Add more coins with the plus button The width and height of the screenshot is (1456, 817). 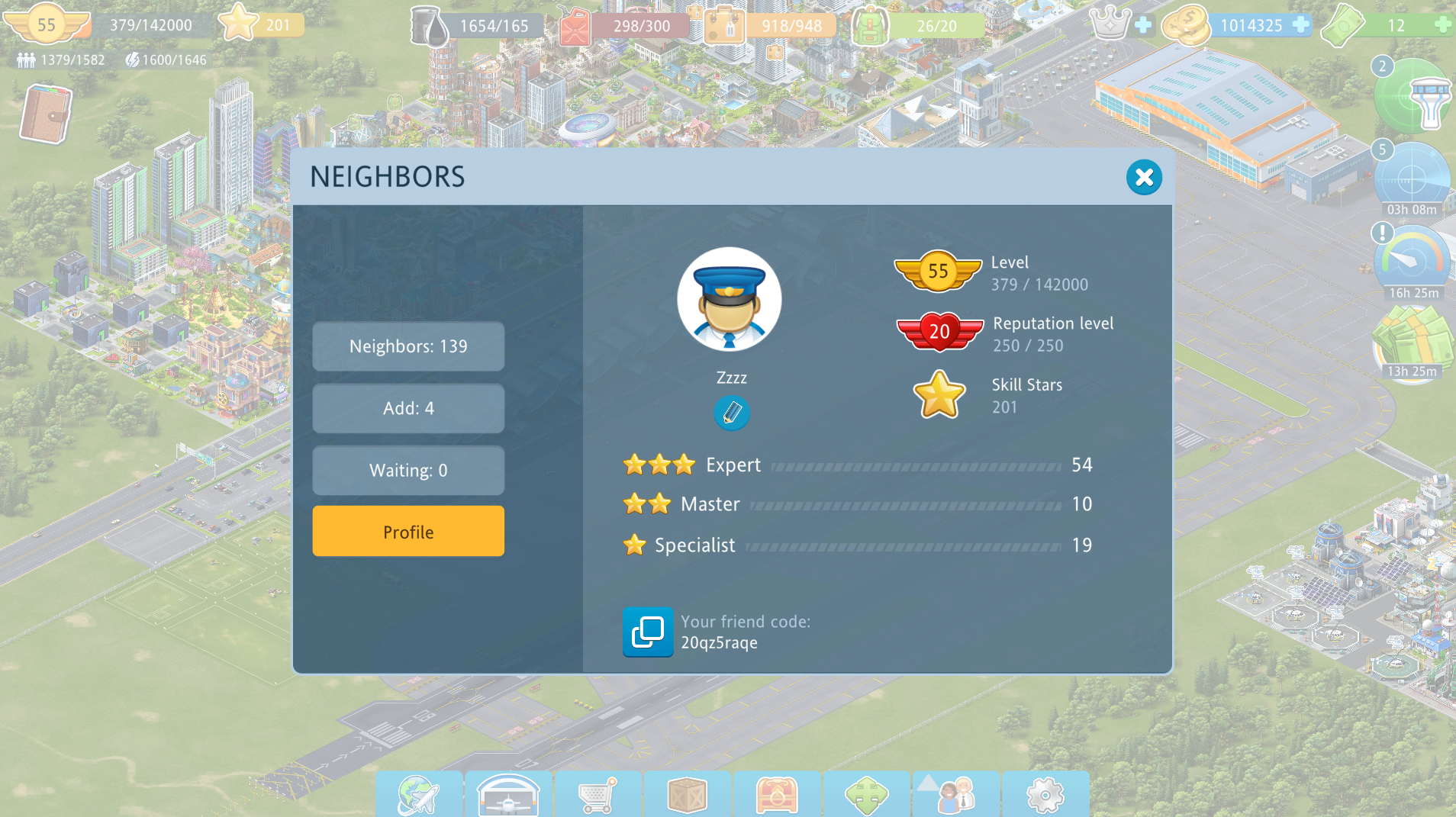coord(1301,25)
